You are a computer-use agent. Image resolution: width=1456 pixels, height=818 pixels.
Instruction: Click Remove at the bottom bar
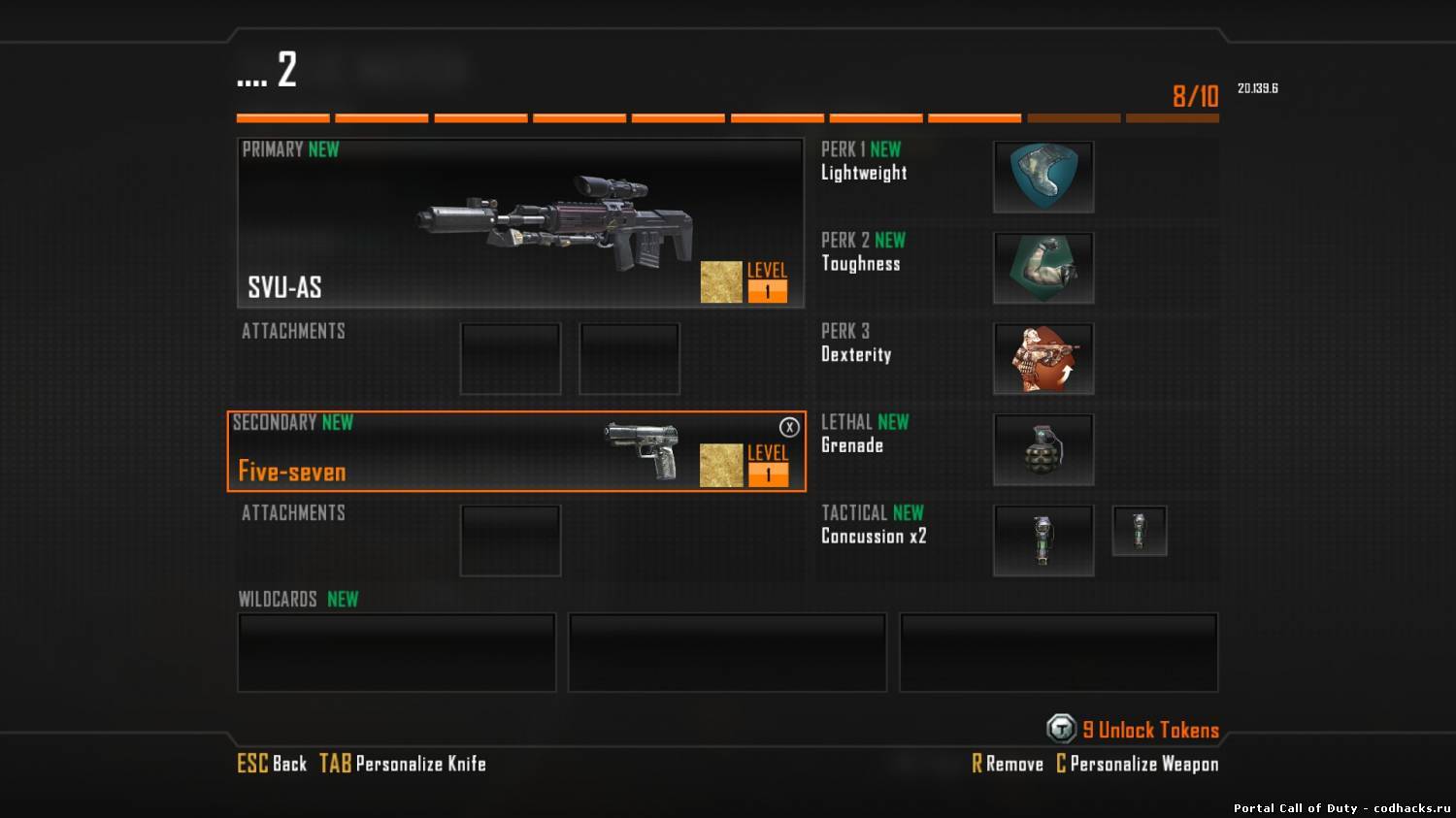(1008, 764)
